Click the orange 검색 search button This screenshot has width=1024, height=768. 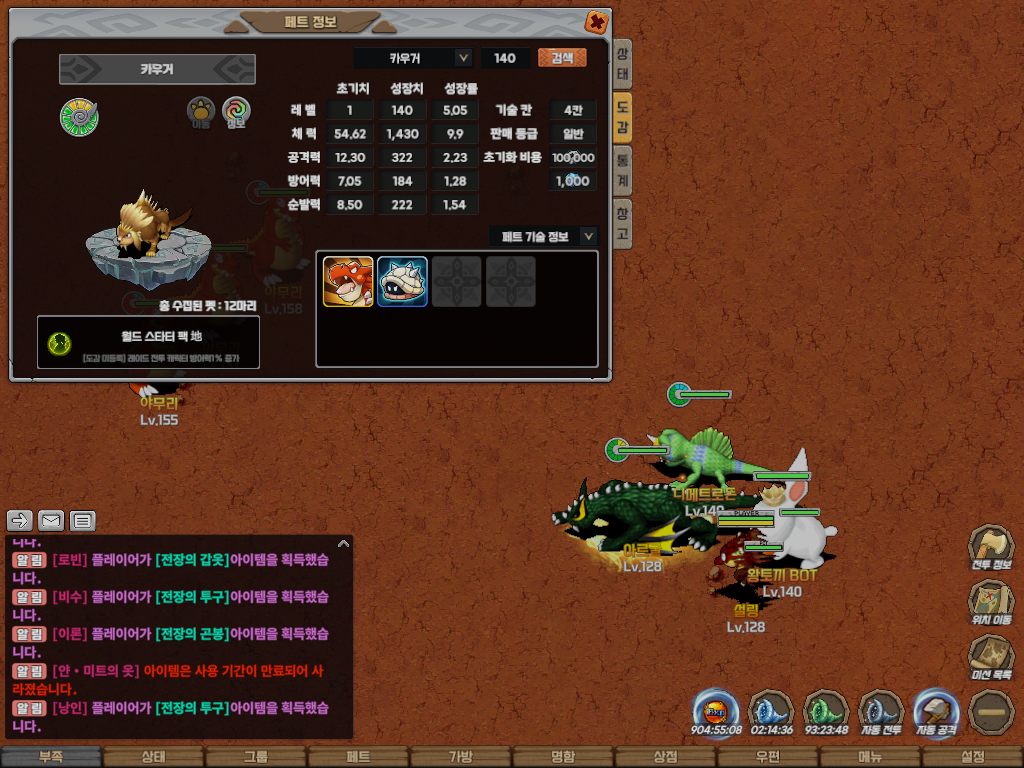pyautogui.click(x=562, y=58)
